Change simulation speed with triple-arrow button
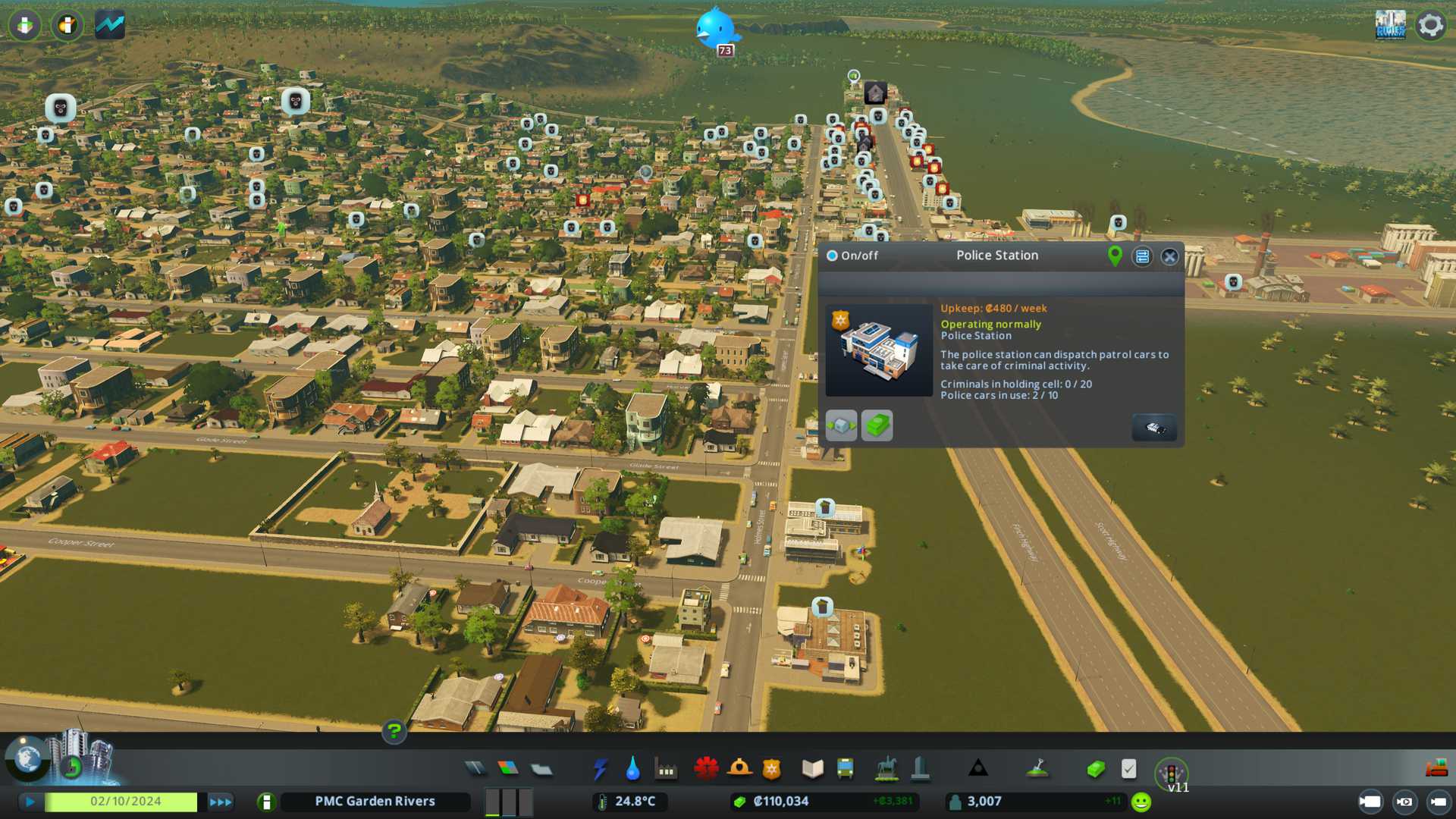1456x819 pixels. point(221,802)
